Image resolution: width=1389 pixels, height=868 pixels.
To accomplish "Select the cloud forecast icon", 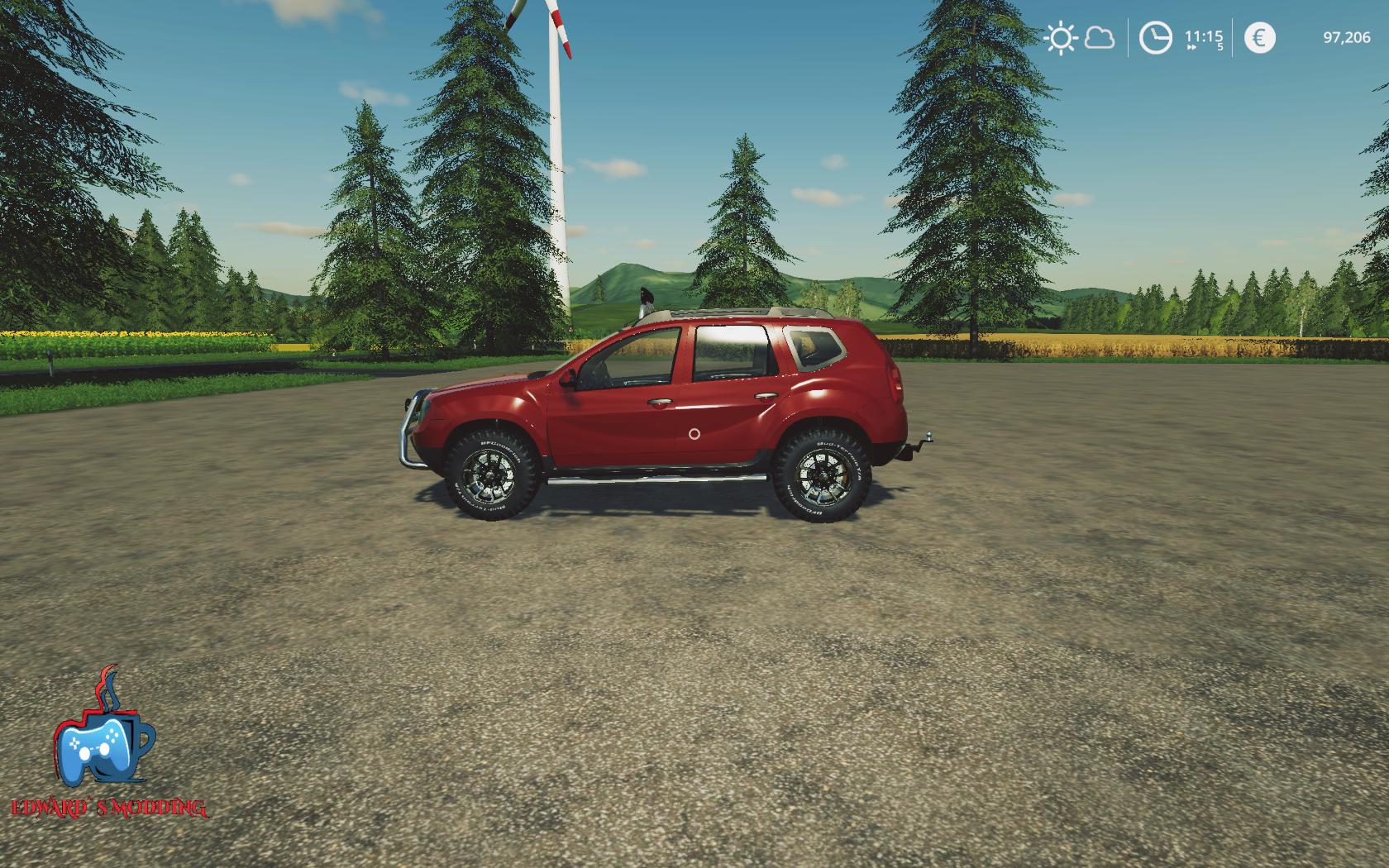I will click(x=1099, y=38).
